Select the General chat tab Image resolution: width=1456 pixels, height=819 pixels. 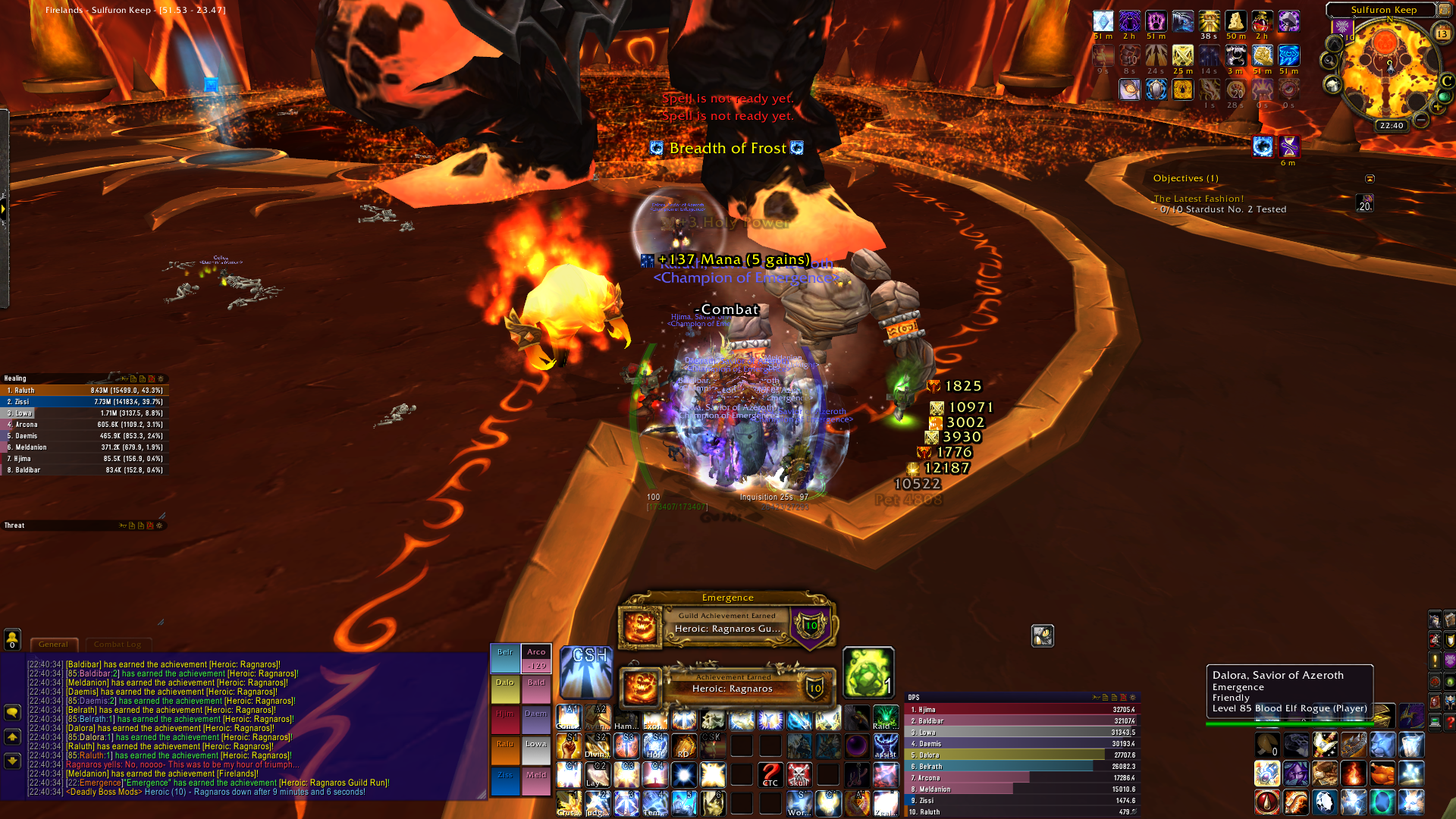point(53,645)
